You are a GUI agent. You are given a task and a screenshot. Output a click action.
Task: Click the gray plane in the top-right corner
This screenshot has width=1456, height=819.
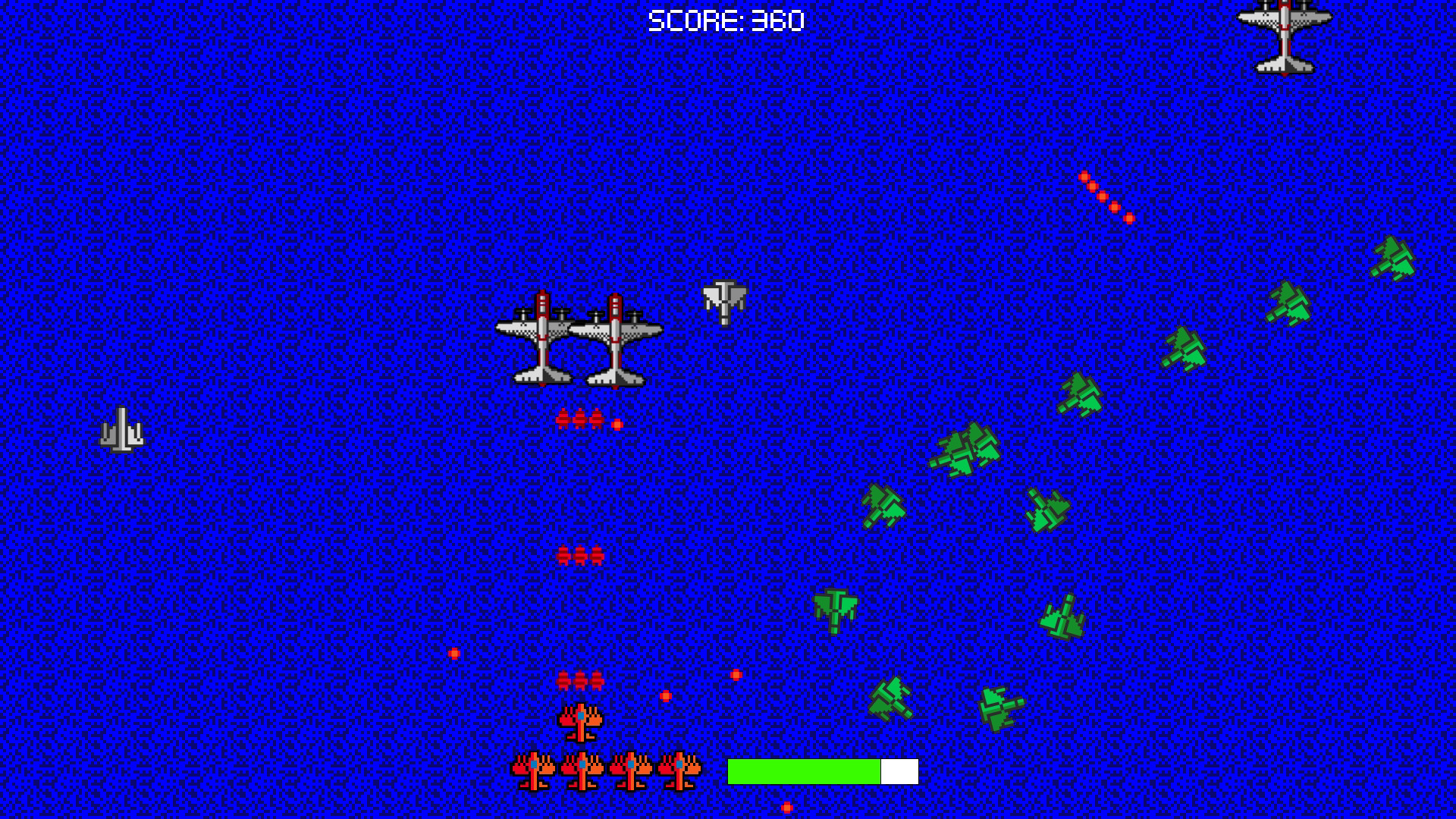click(1285, 34)
